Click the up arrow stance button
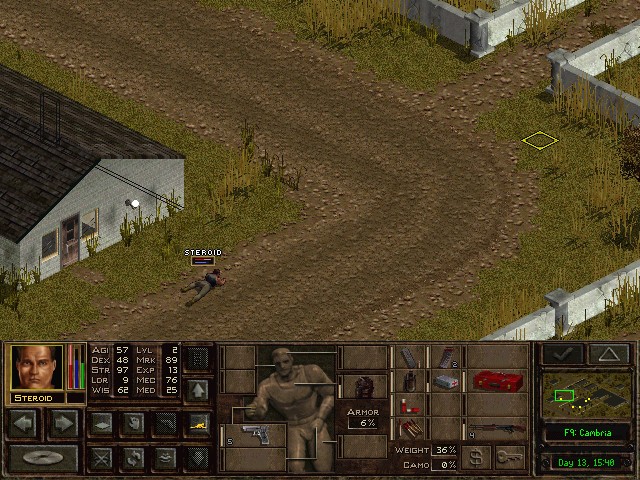Viewport: 640px width, 480px height. 197,390
